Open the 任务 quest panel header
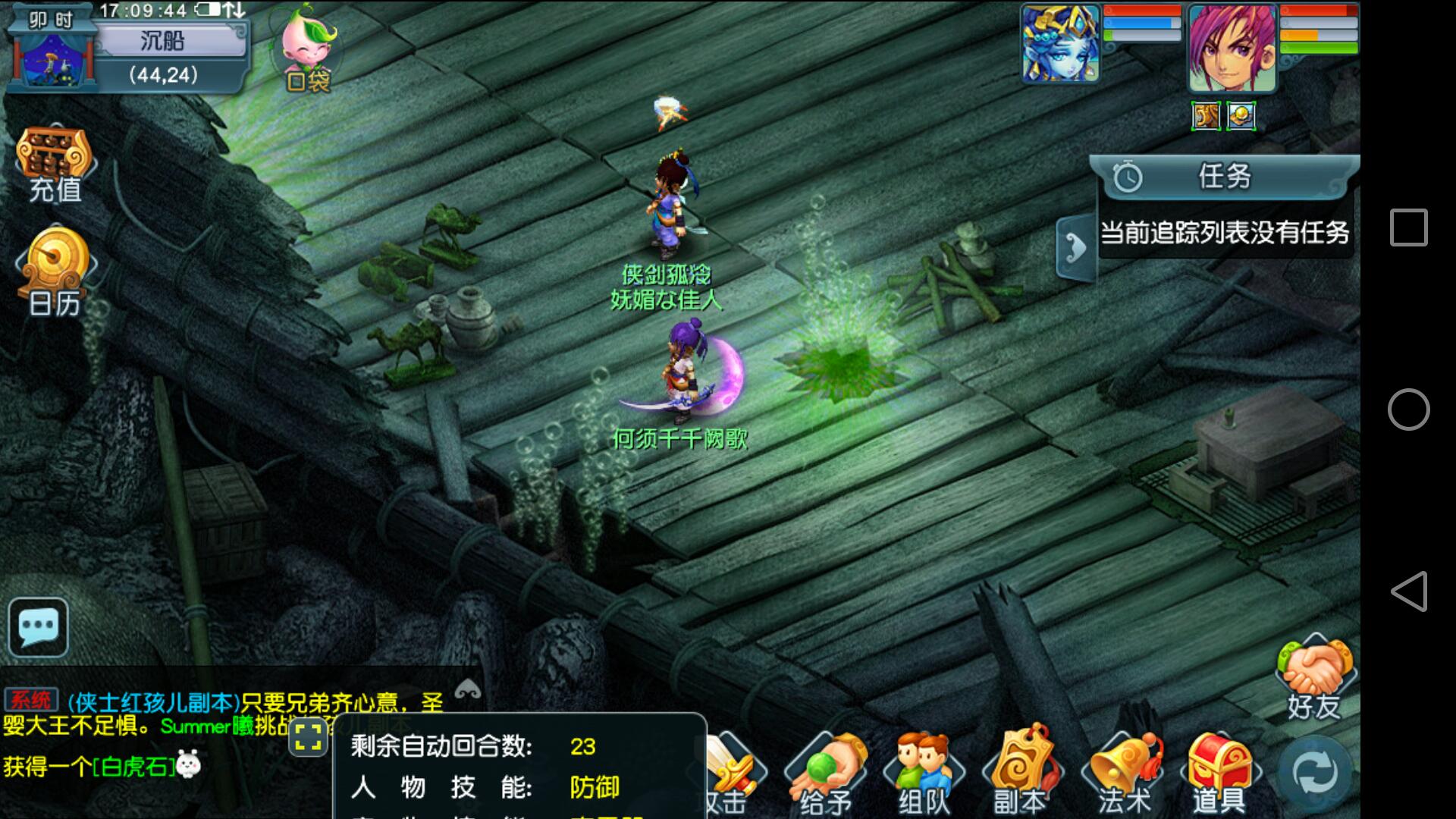The height and width of the screenshot is (819, 1456). (1222, 177)
